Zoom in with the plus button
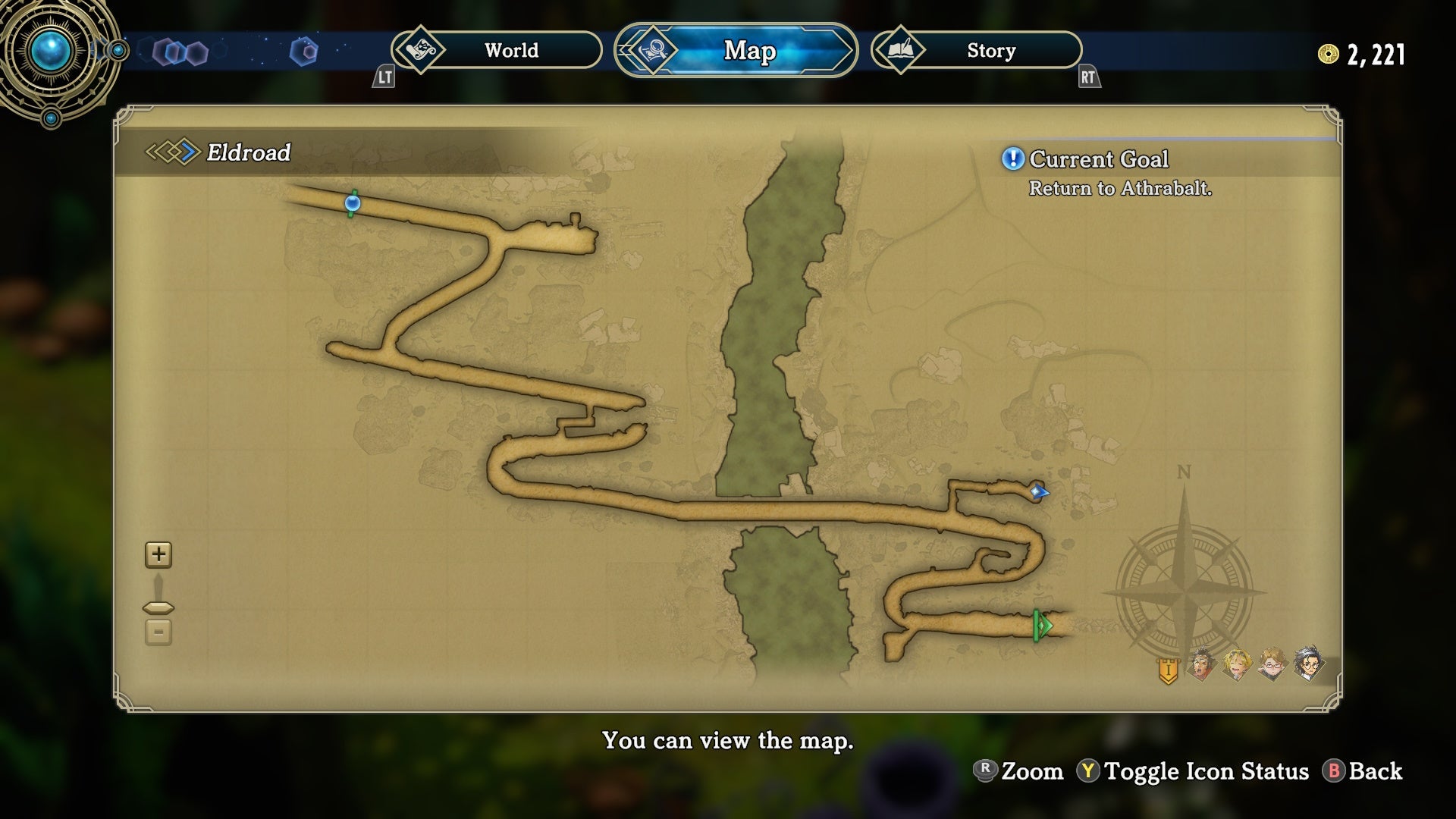This screenshot has width=1456, height=819. click(158, 554)
